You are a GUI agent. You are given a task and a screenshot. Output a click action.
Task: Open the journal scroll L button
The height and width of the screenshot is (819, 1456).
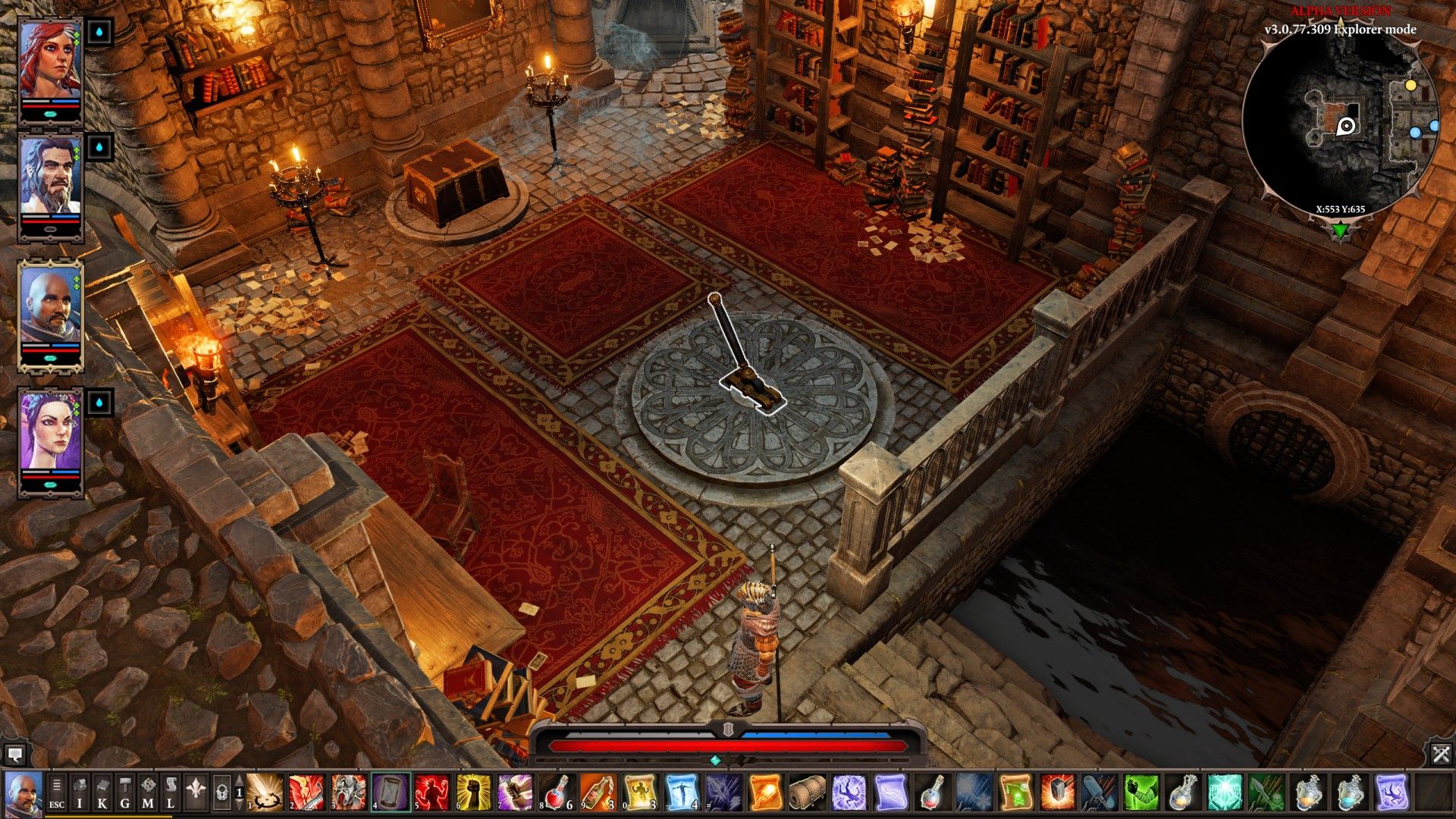point(171,792)
